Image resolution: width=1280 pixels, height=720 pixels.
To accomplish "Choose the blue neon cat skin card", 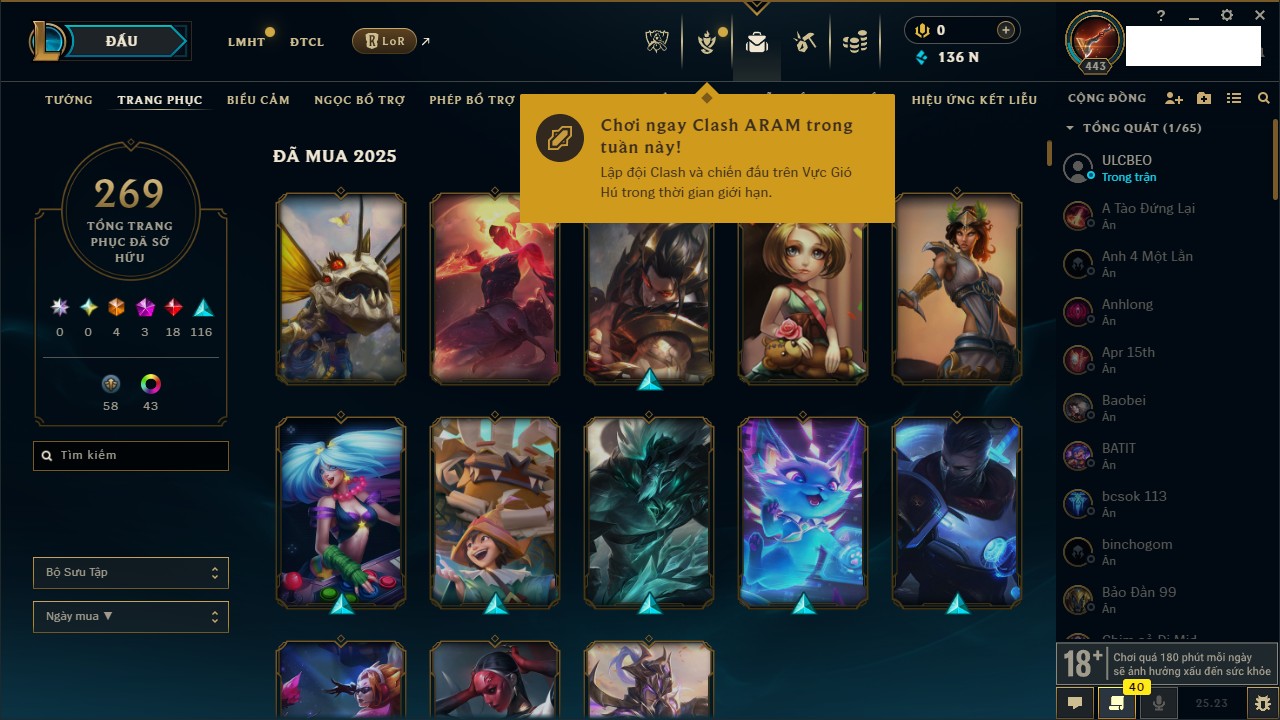I will pyautogui.click(x=803, y=512).
